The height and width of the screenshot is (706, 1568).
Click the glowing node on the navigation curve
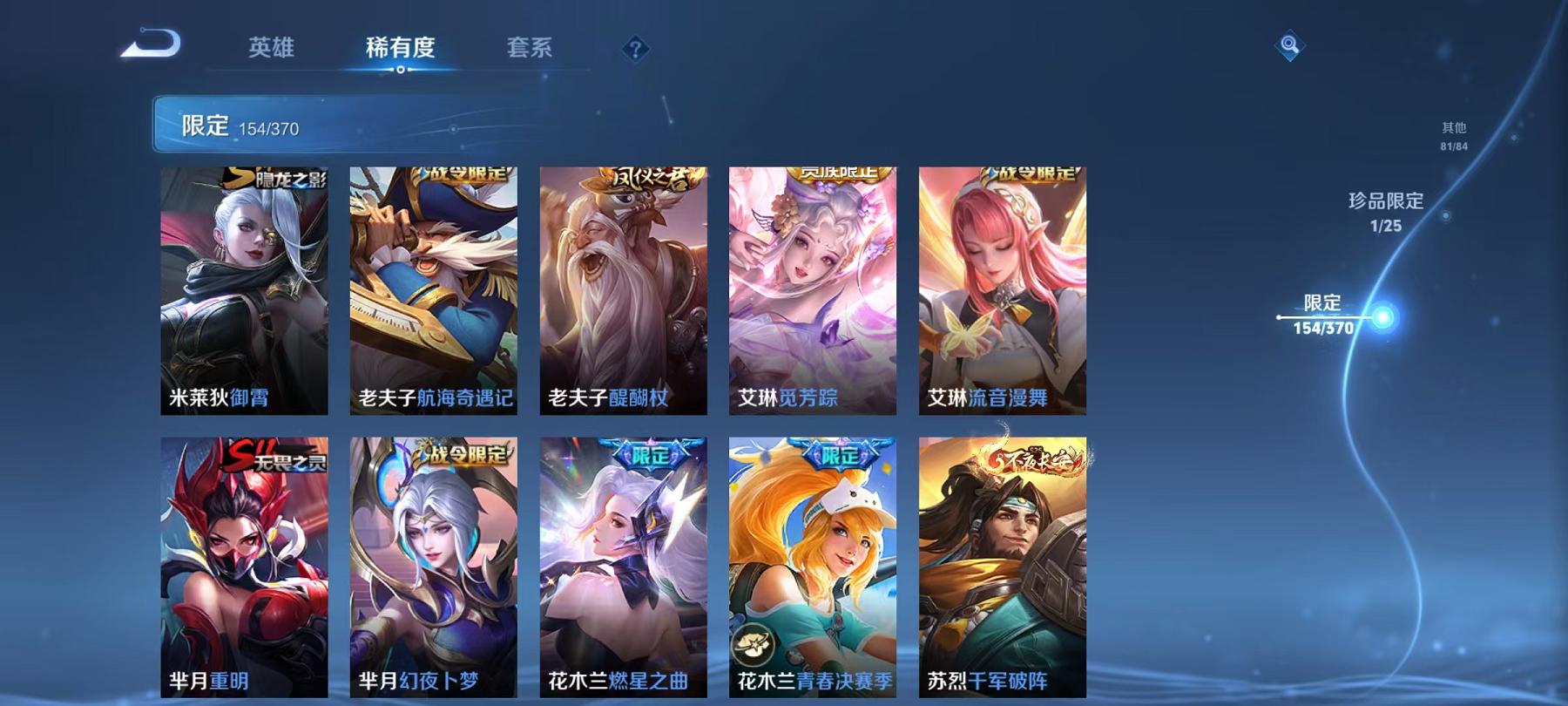[x=1382, y=316]
